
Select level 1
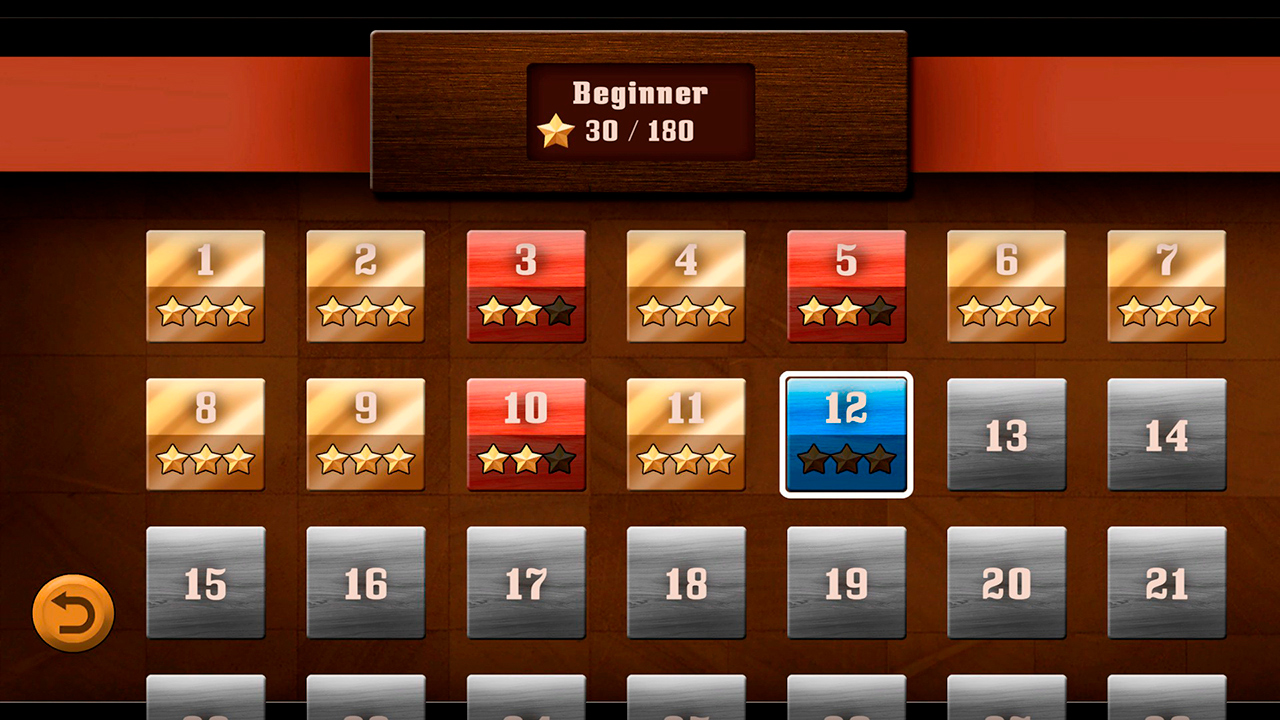[x=205, y=287]
